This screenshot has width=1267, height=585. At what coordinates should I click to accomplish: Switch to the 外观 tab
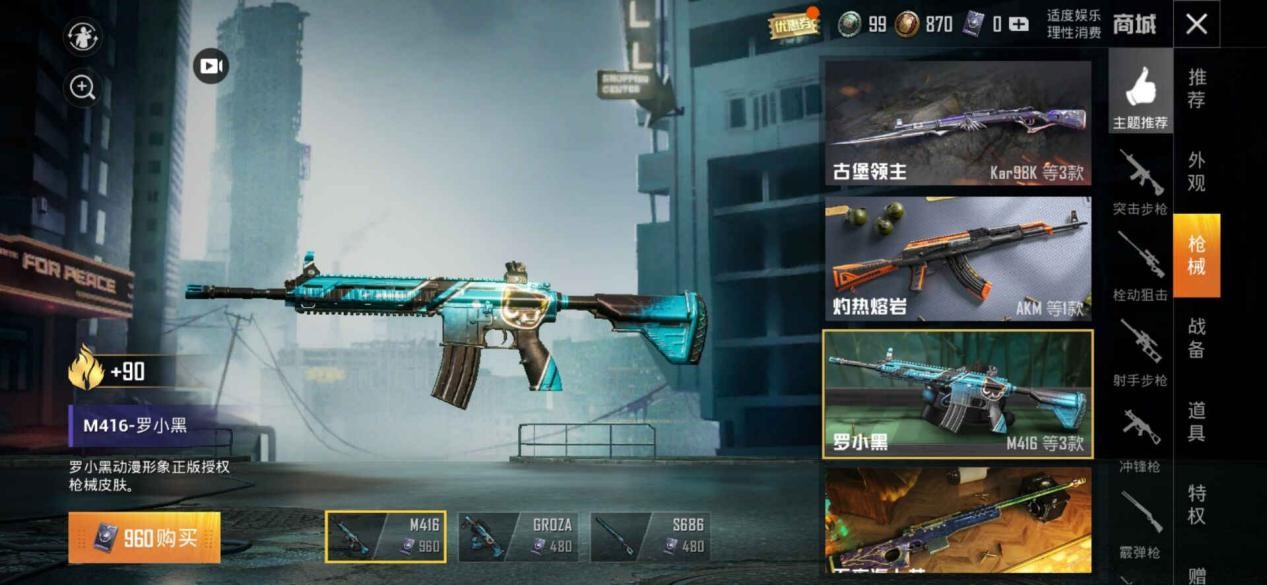click(x=1196, y=171)
